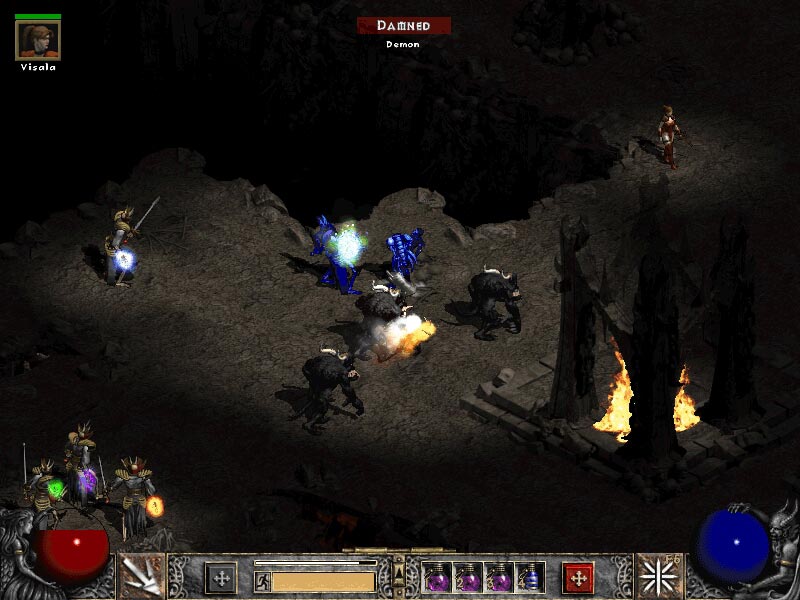Open the red new skill points button
Image resolution: width=800 pixels, height=600 pixels.
pos(578,577)
